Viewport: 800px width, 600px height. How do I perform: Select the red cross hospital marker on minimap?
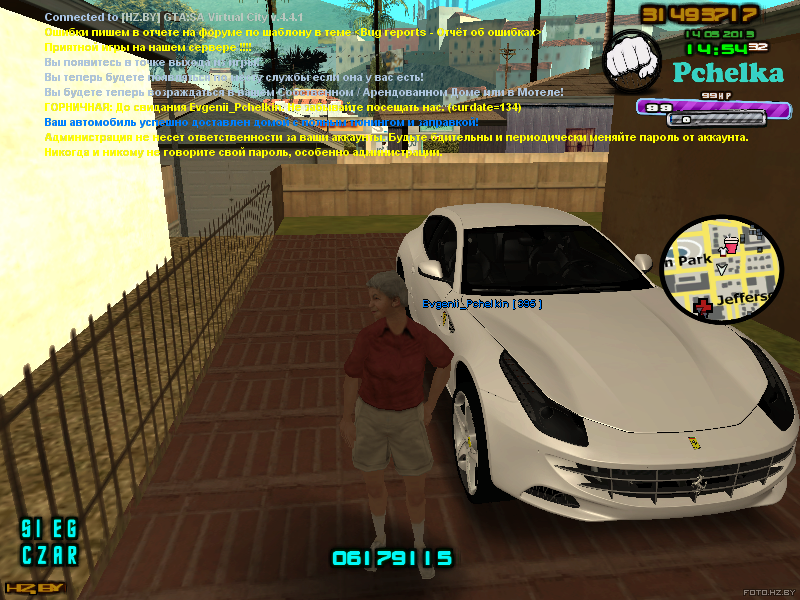704,307
